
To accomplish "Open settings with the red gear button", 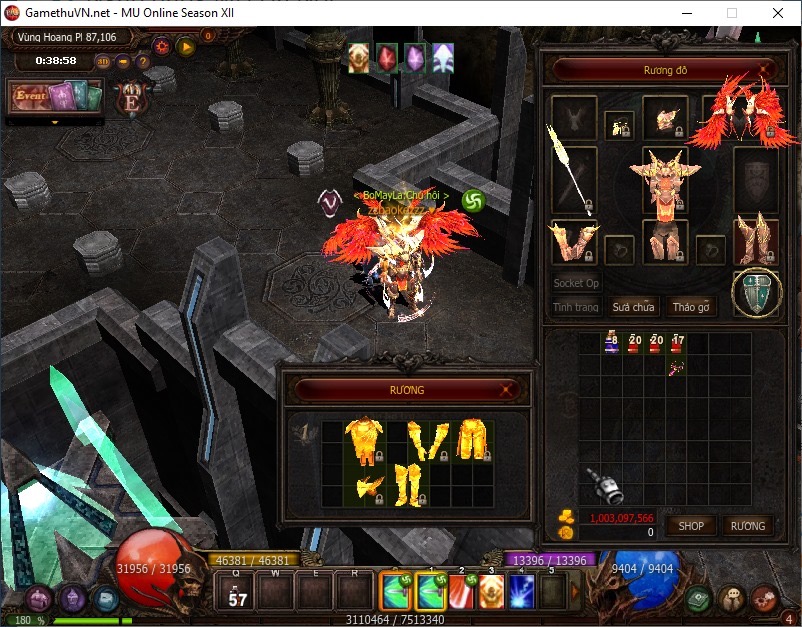I will click(162, 46).
